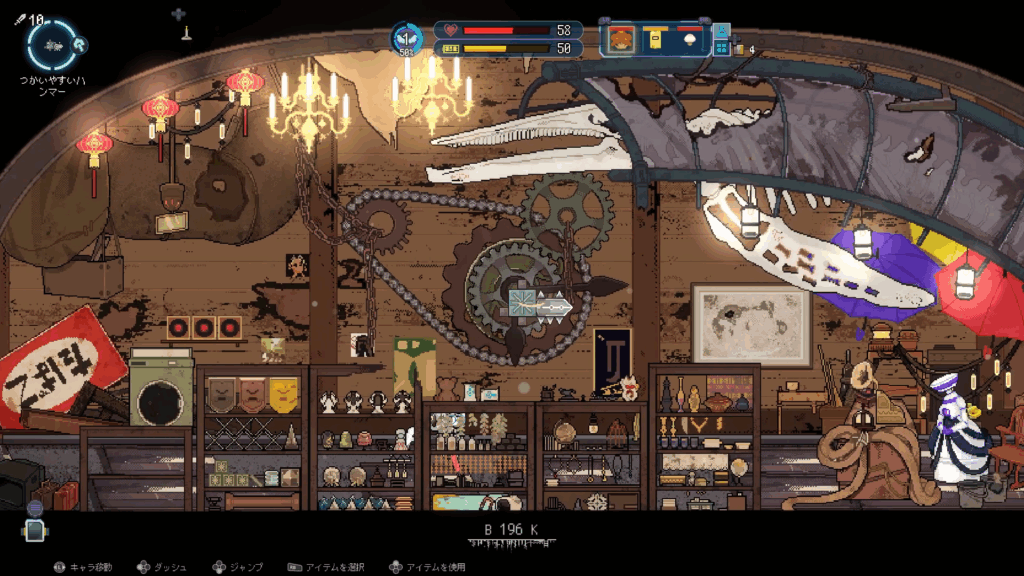Open the four-square grid icon
Viewport: 1024px width, 576px height.
[722, 47]
